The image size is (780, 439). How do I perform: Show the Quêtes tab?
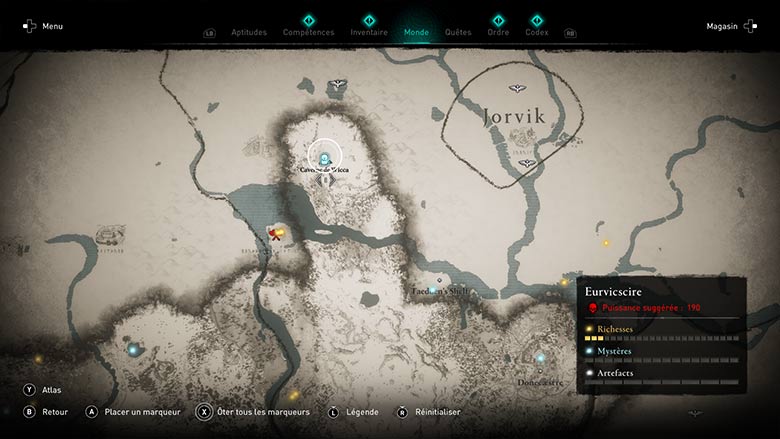point(458,32)
